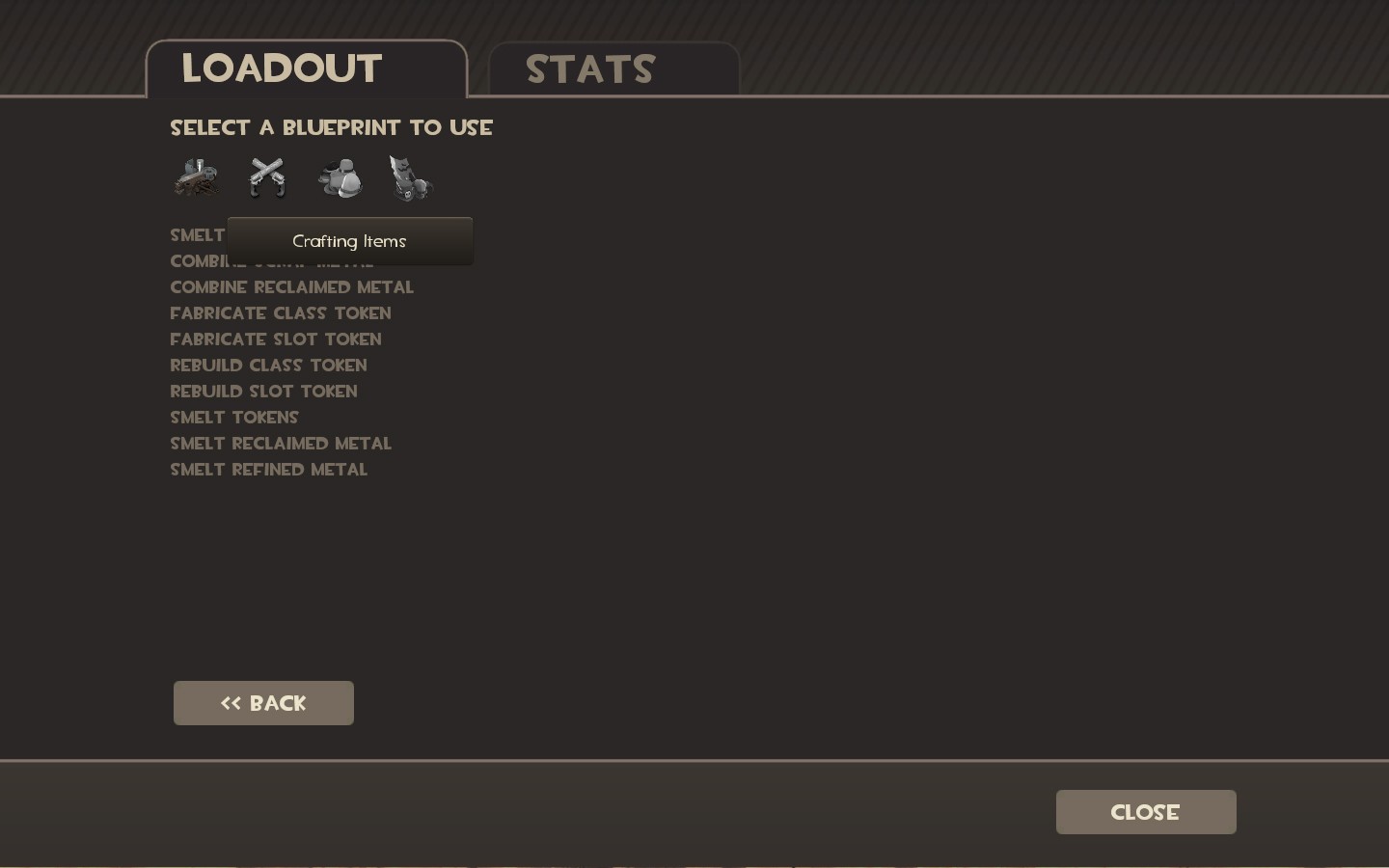Select the Combine Reclaimed Metal blueprint

point(291,286)
